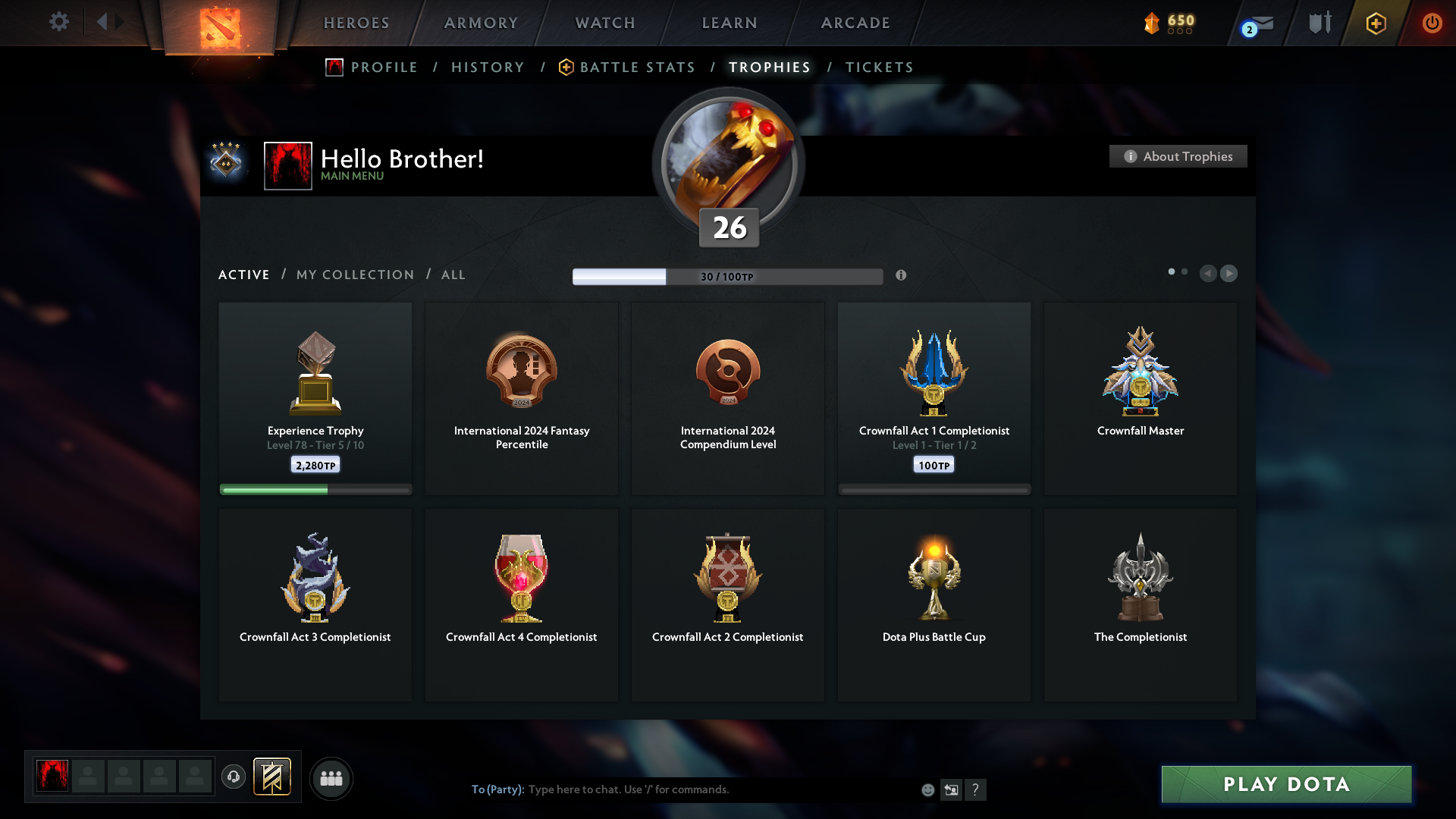Open the friends list icon

331,778
